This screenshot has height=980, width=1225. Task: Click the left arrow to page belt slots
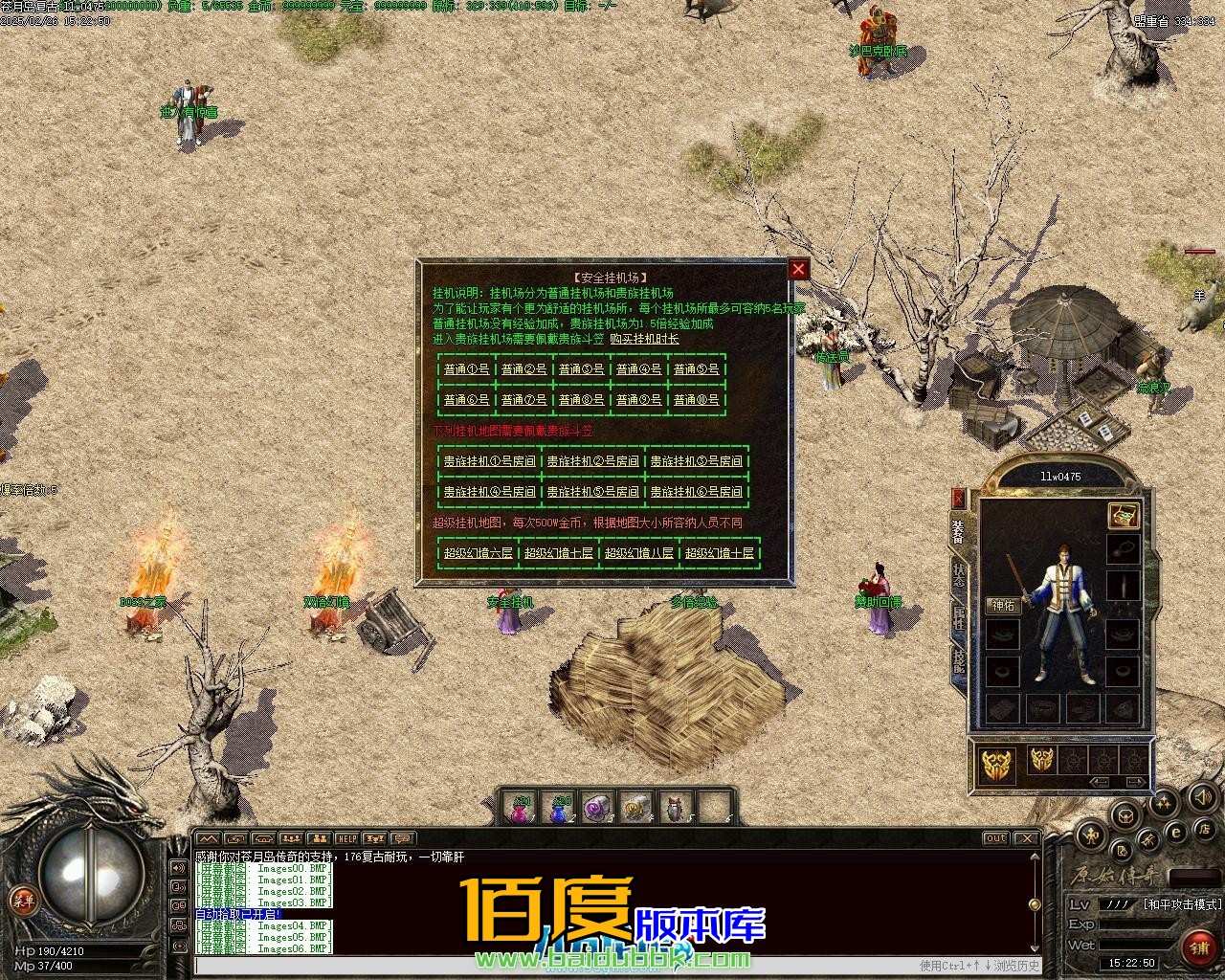click(1100, 783)
